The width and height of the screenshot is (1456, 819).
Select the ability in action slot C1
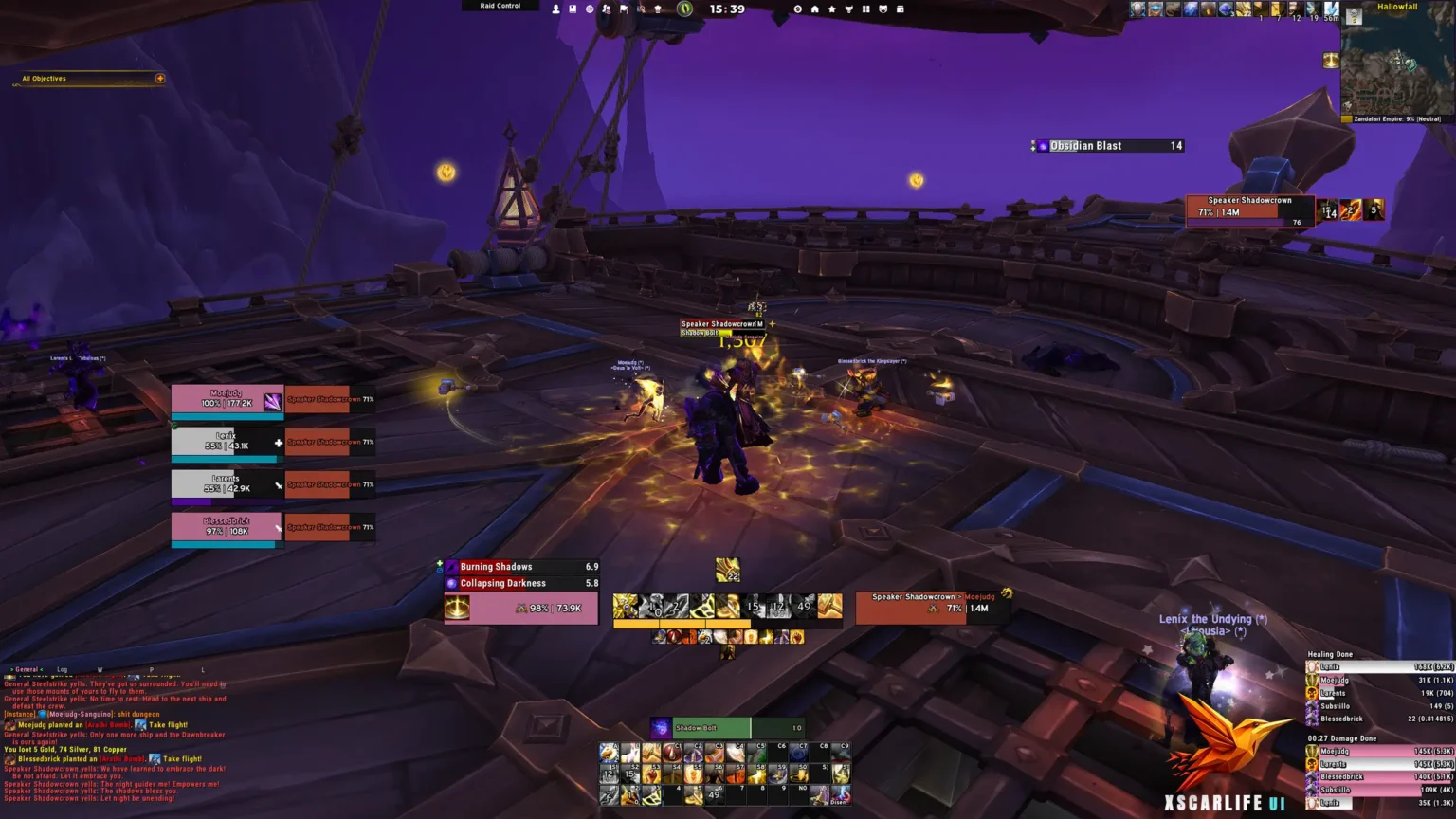pyautogui.click(x=673, y=754)
